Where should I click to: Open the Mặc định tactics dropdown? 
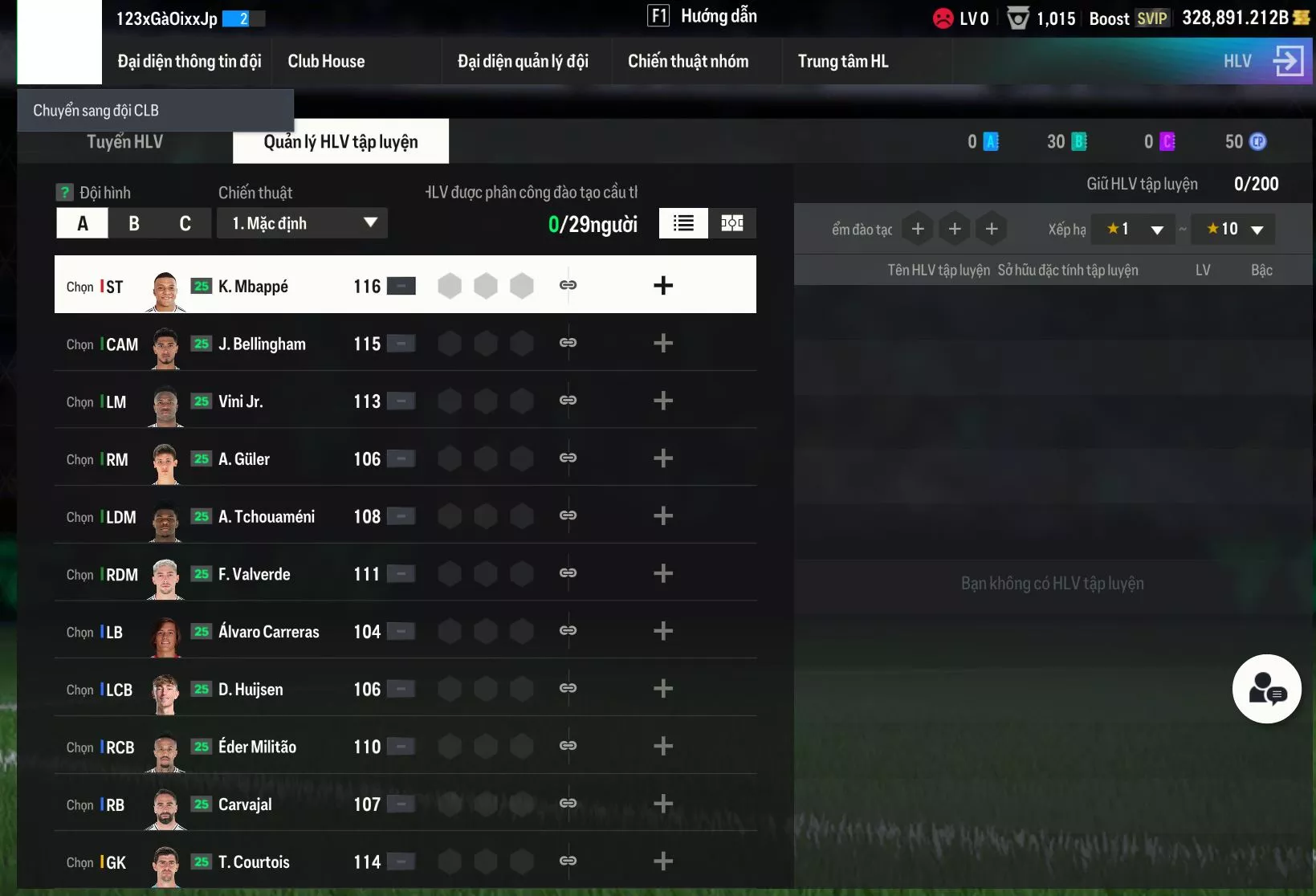(303, 223)
